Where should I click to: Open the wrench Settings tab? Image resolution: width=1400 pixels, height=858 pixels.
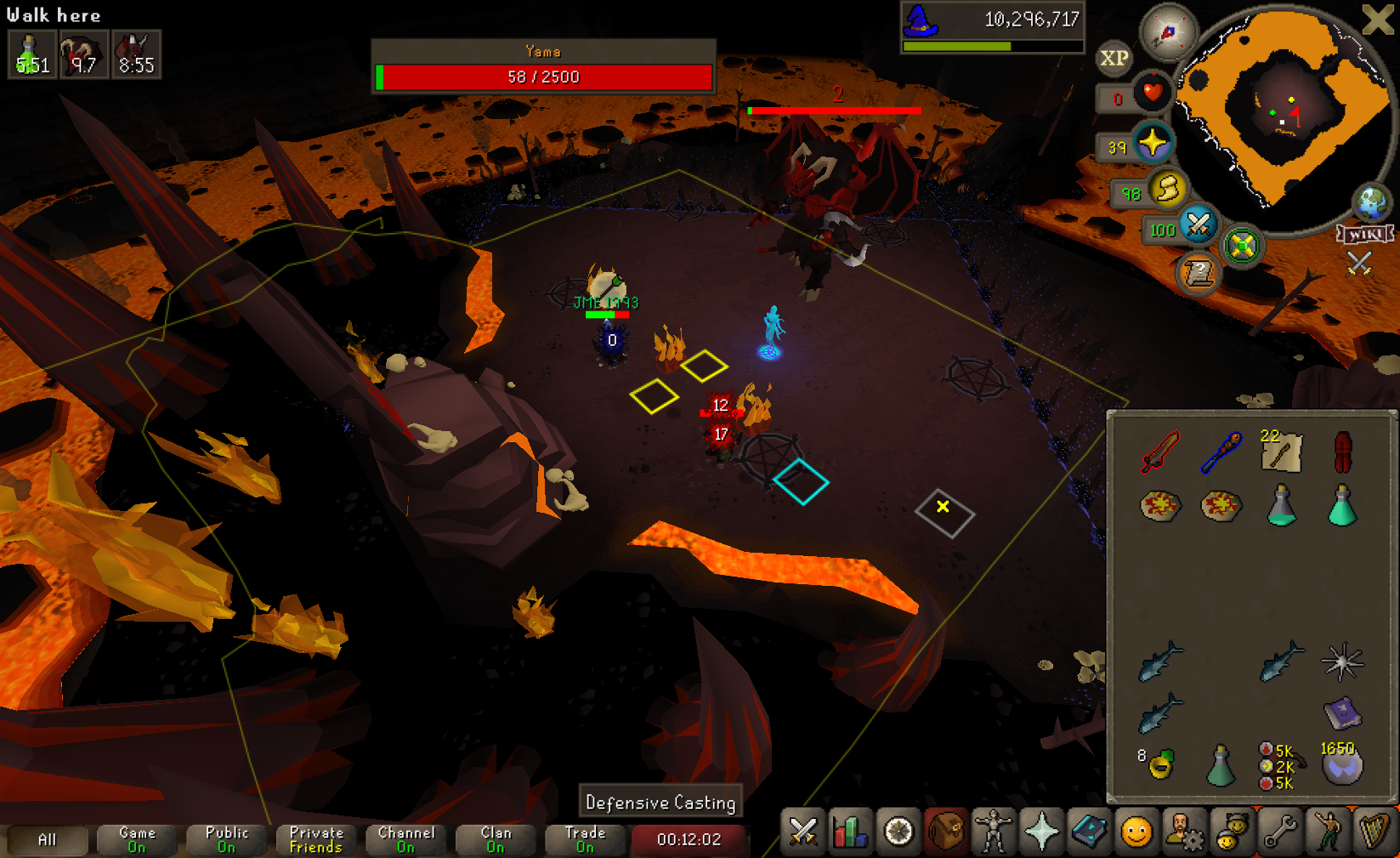pyautogui.click(x=1279, y=832)
